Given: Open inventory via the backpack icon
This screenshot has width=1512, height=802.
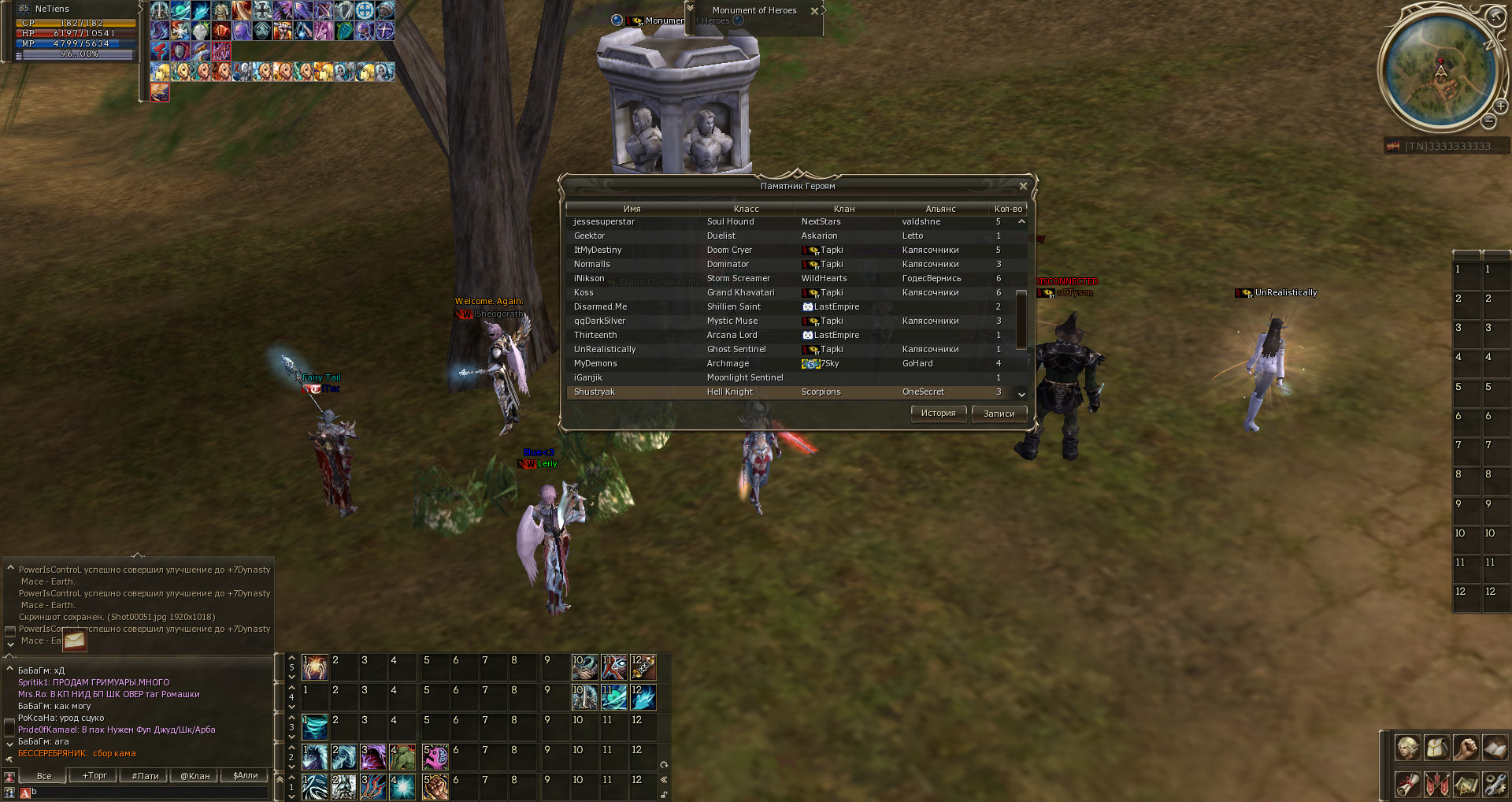Looking at the screenshot, I should pyautogui.click(x=1436, y=748).
